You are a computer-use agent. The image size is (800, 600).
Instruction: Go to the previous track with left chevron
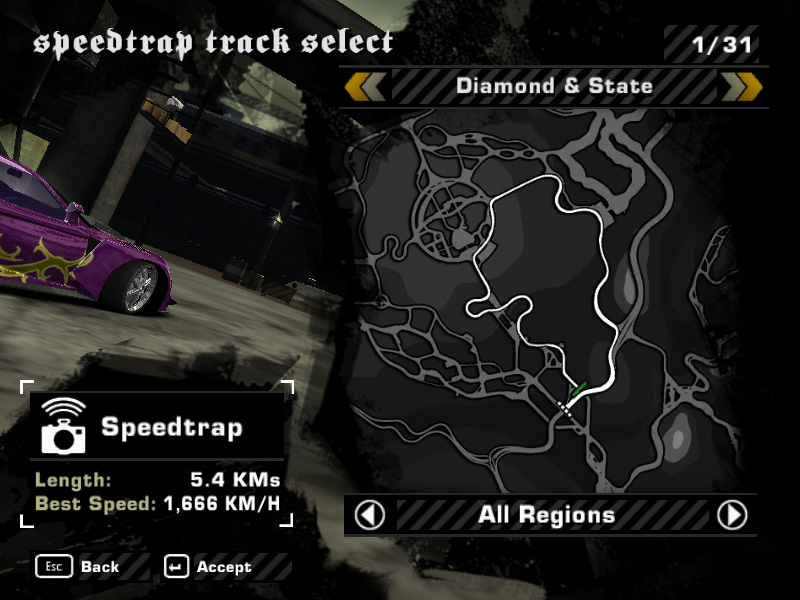click(365, 87)
